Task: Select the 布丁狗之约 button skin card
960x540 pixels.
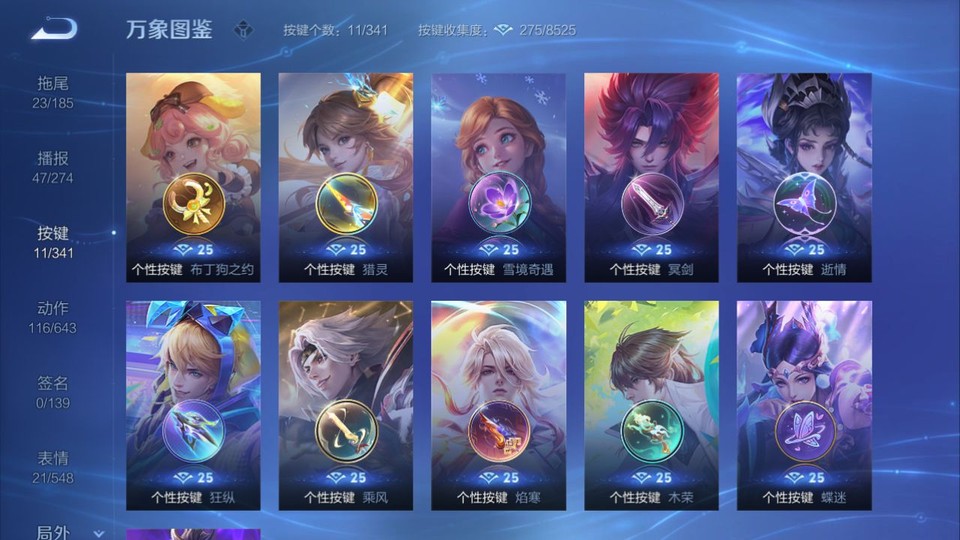Action: (x=193, y=177)
